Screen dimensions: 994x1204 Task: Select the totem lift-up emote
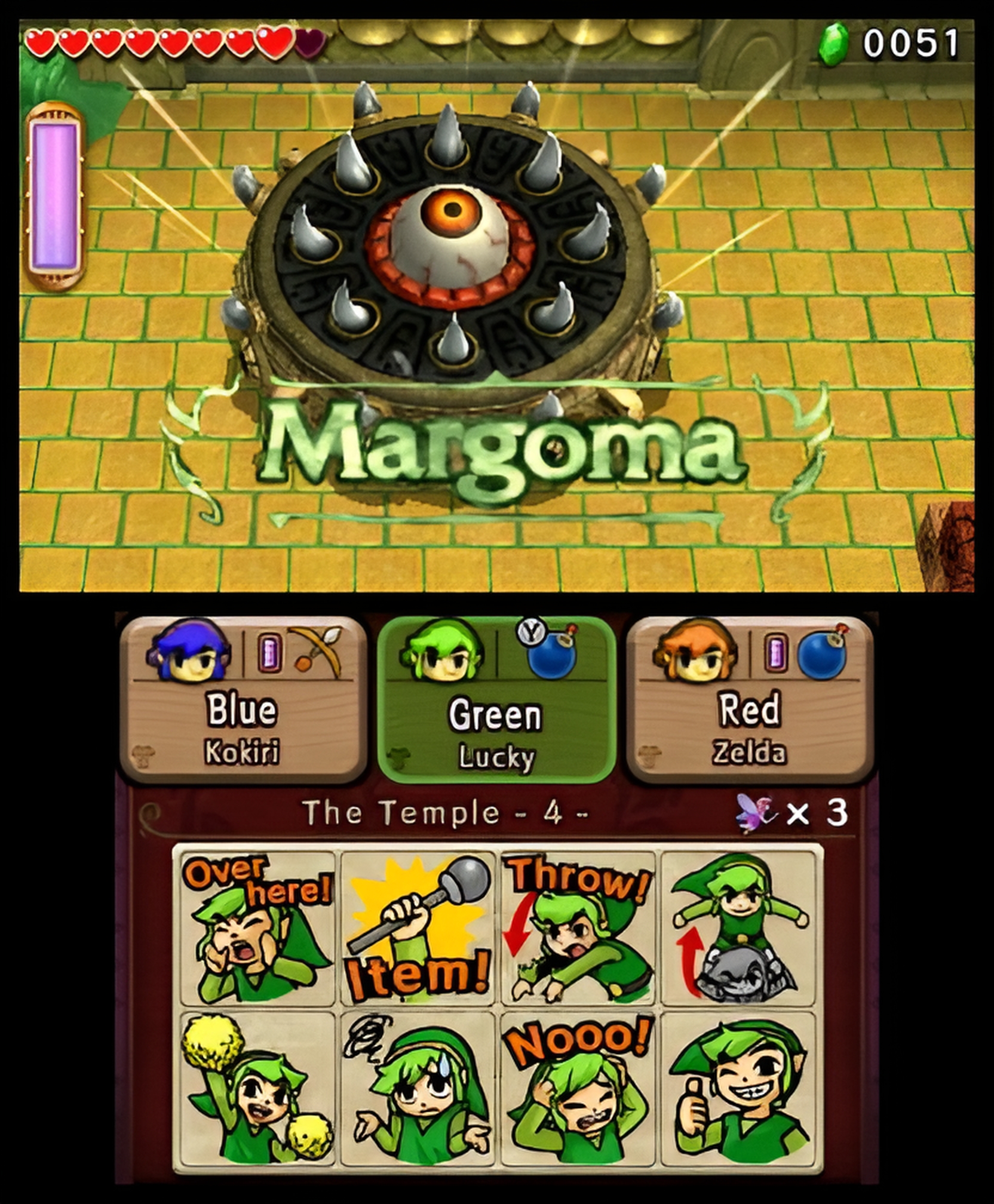(x=738, y=928)
